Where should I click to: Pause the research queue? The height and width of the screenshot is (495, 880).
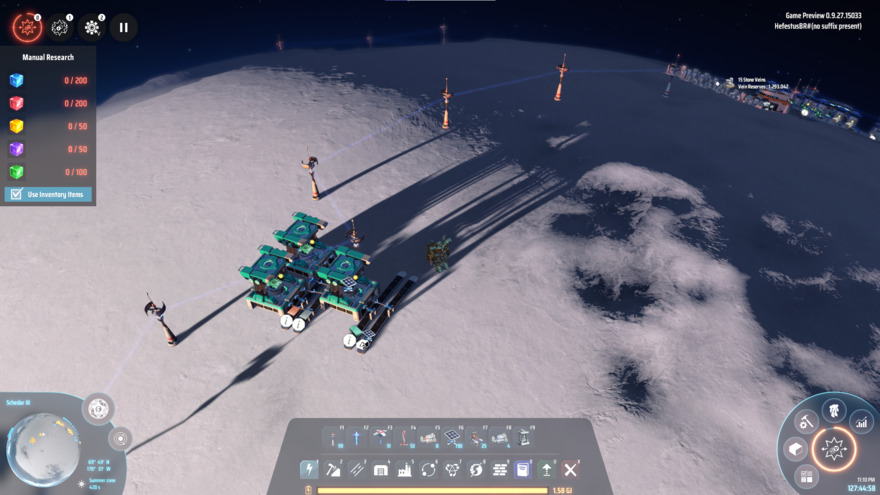pyautogui.click(x=123, y=27)
